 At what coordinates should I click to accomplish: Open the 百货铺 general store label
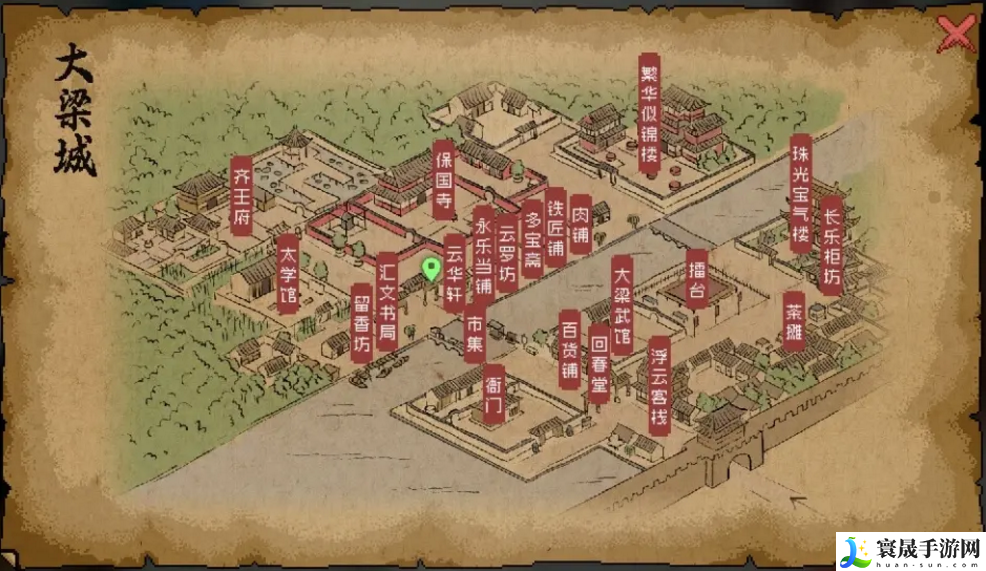(570, 349)
